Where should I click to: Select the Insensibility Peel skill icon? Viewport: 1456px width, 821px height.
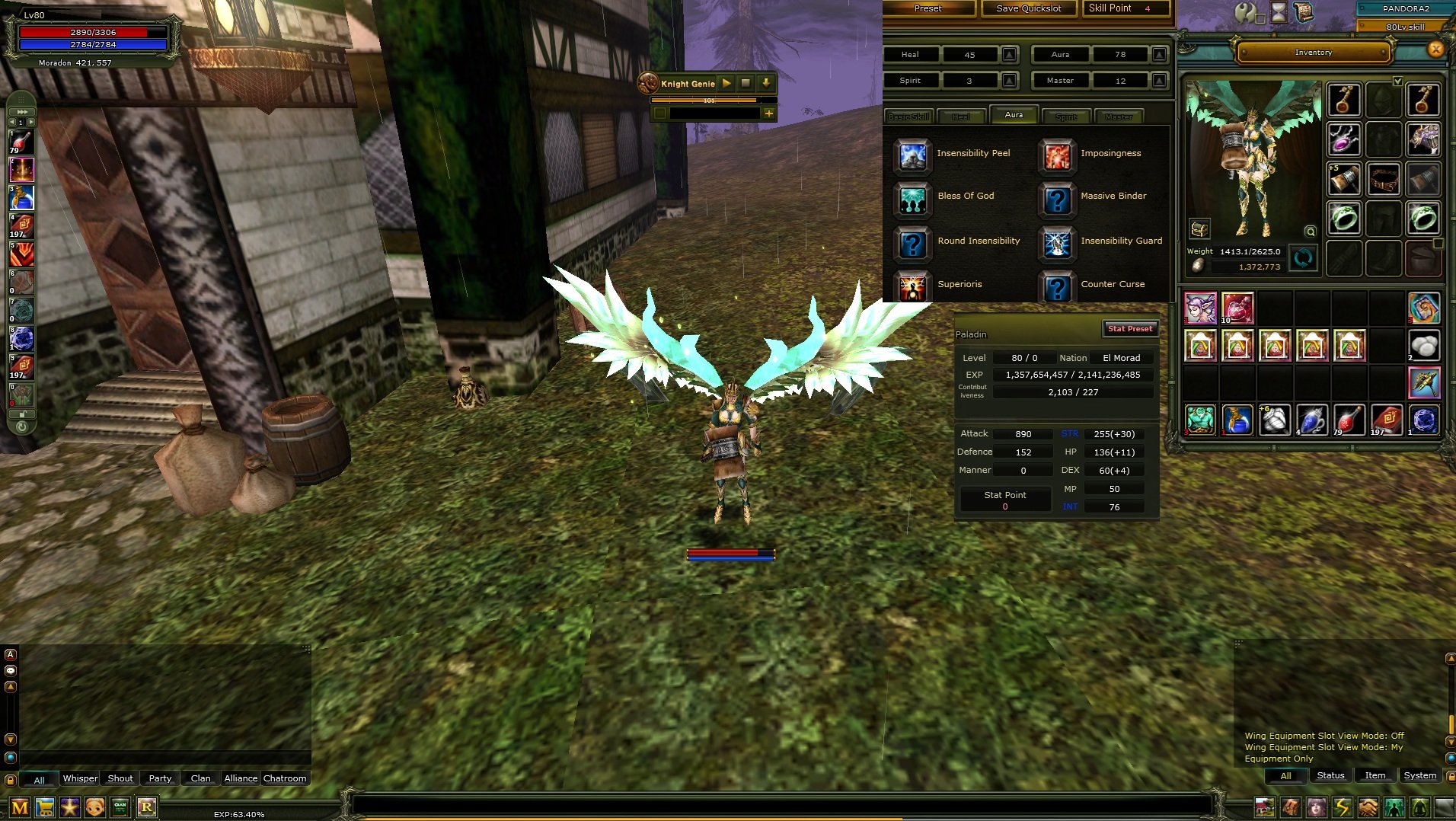912,157
